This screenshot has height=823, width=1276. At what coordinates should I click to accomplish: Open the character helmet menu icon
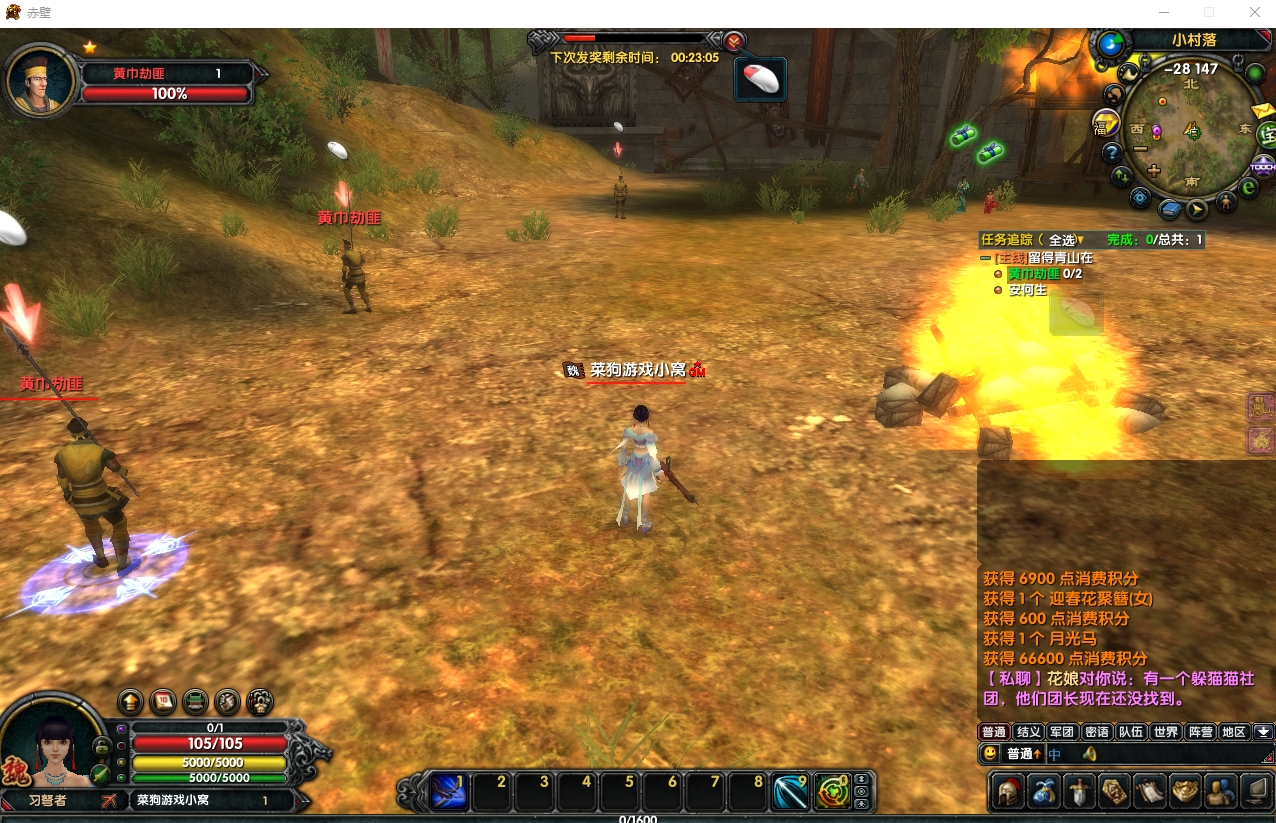click(1007, 792)
